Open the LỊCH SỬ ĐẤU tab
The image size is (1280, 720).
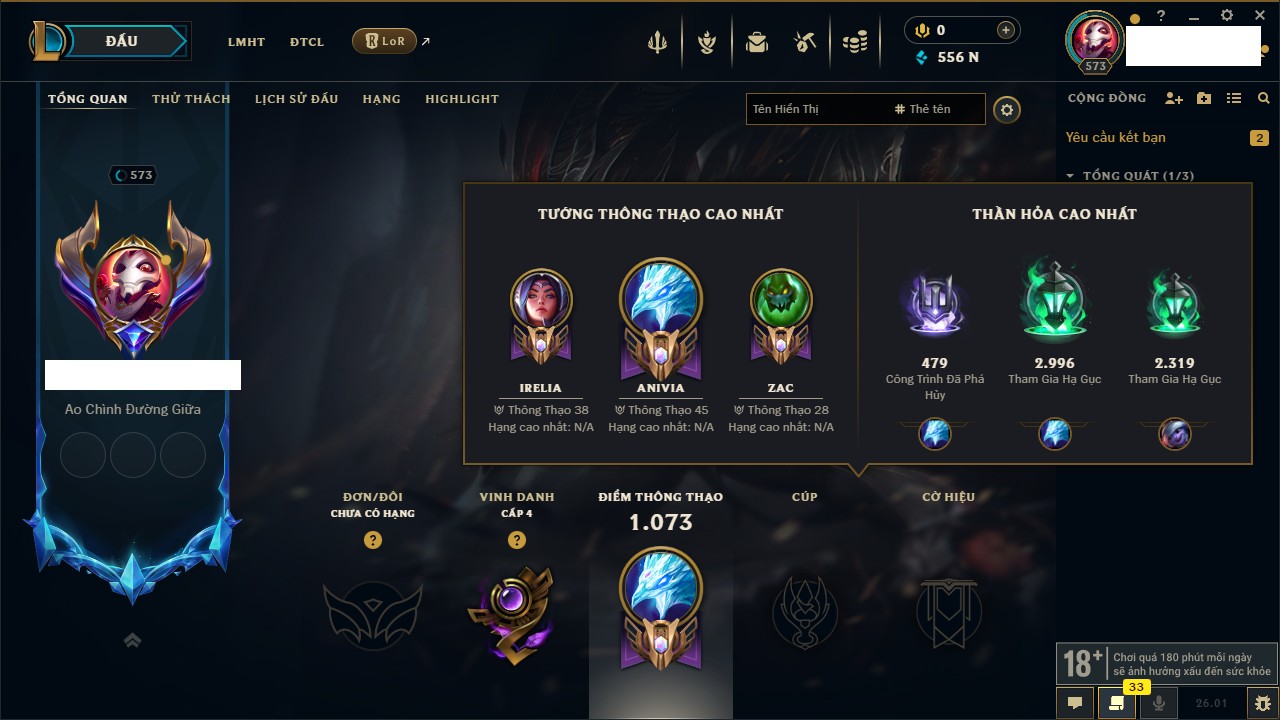[x=296, y=99]
